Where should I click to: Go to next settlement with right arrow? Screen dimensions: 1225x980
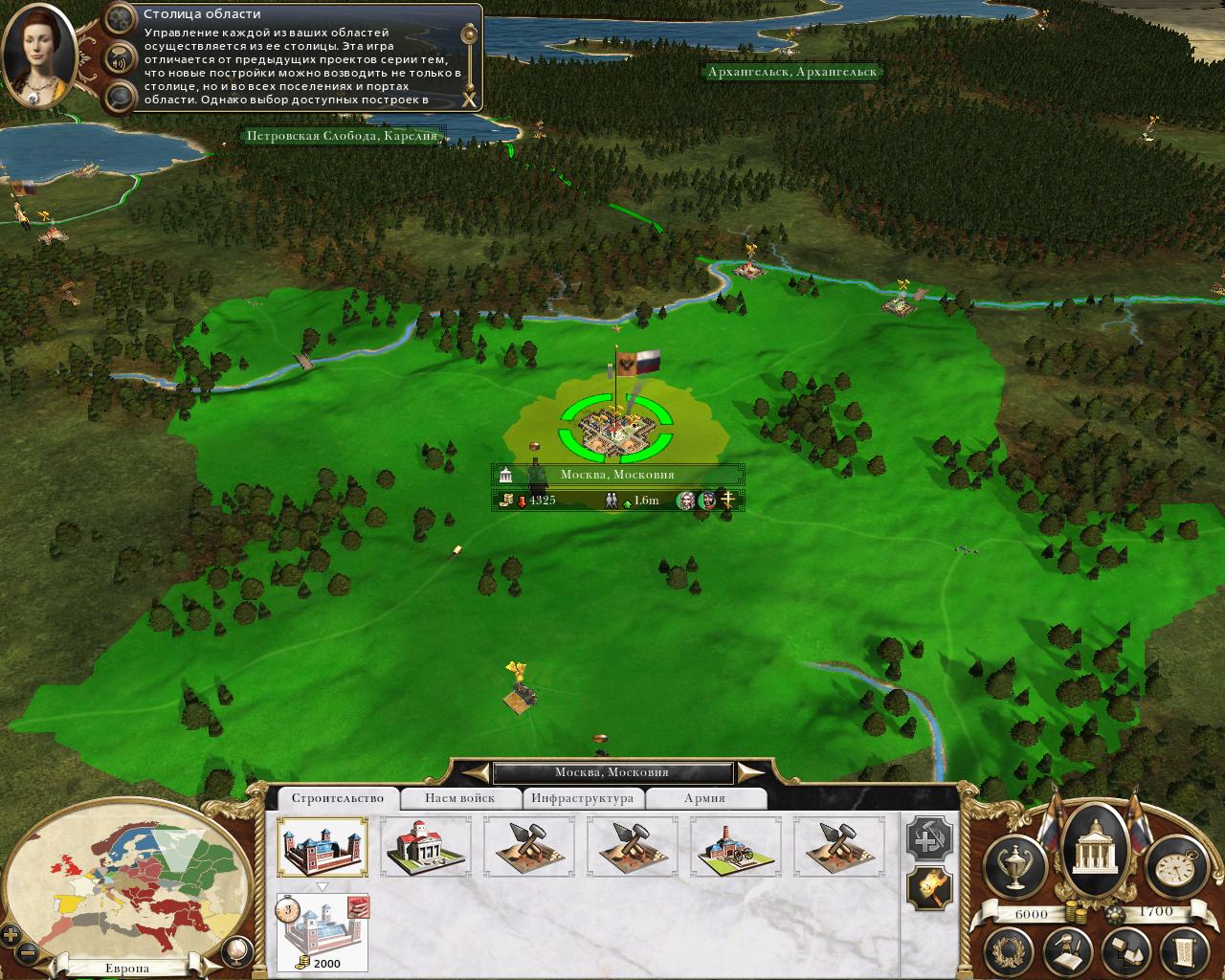pyautogui.click(x=752, y=772)
